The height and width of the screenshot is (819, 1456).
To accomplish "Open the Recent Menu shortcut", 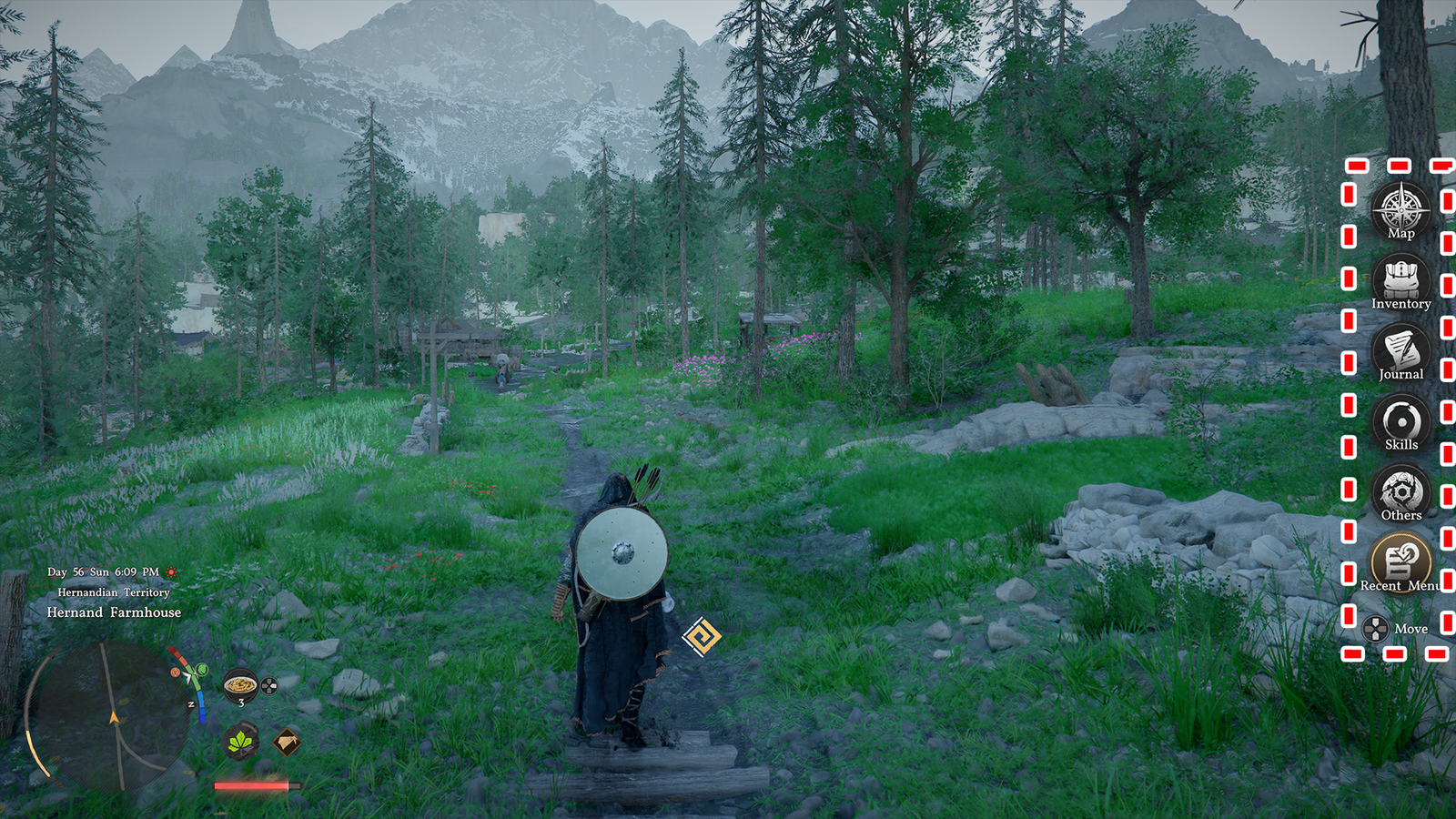I will tap(1400, 559).
